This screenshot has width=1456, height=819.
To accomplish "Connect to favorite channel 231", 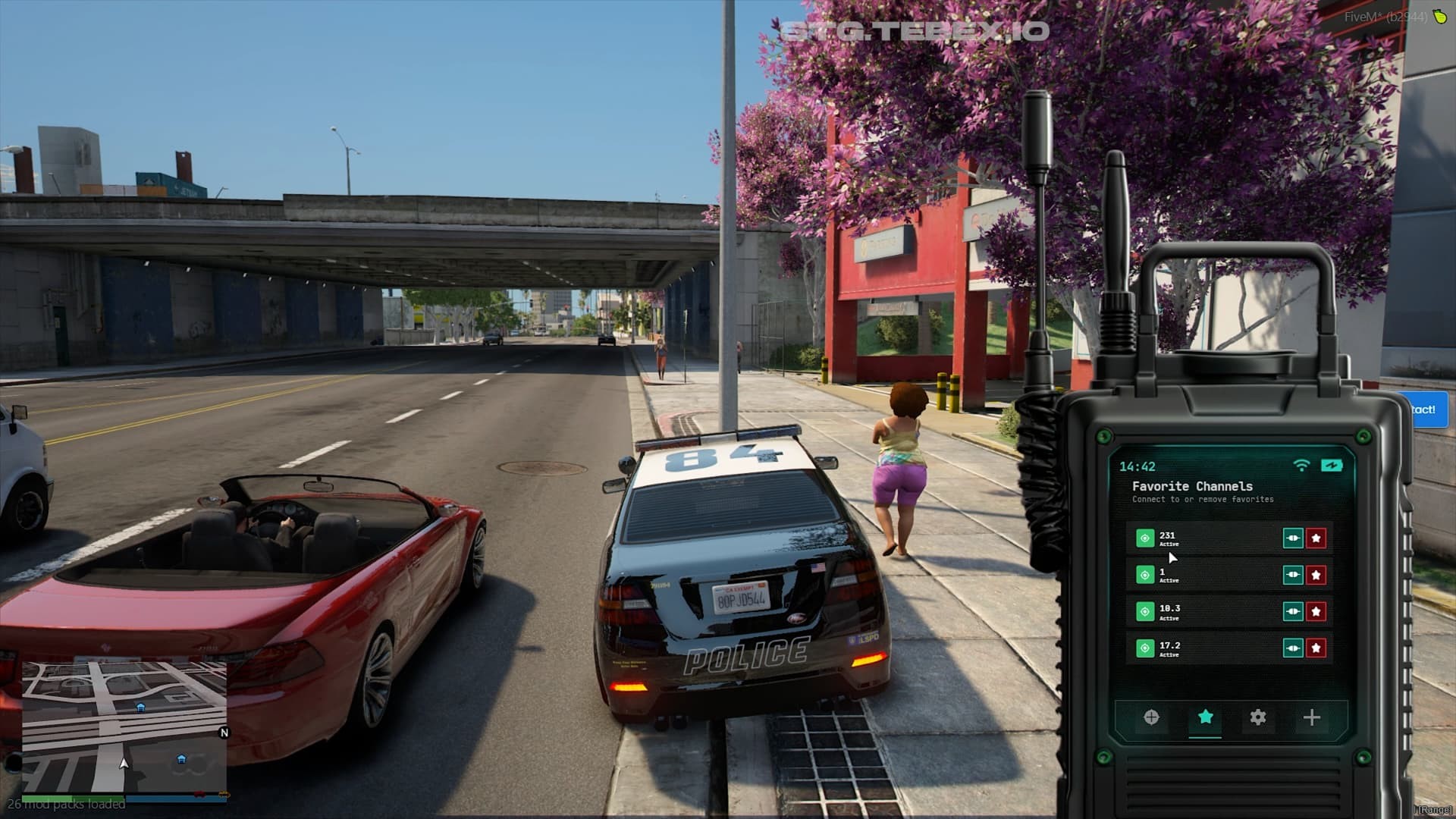I will click(1292, 538).
